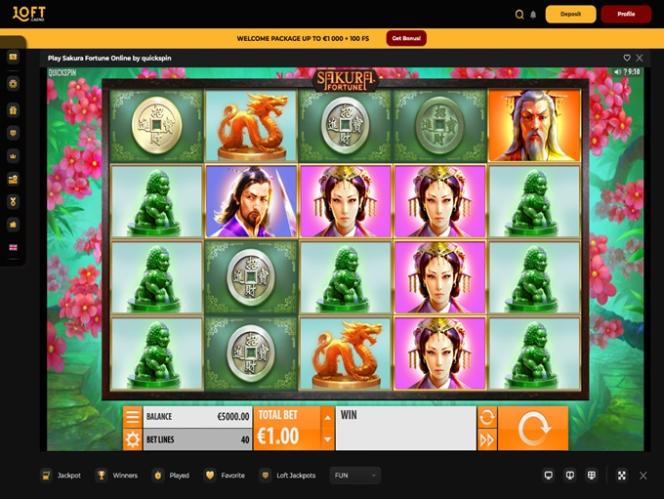Open the FUN mode dropdown
Image resolution: width=664 pixels, height=499 pixels.
click(x=355, y=476)
